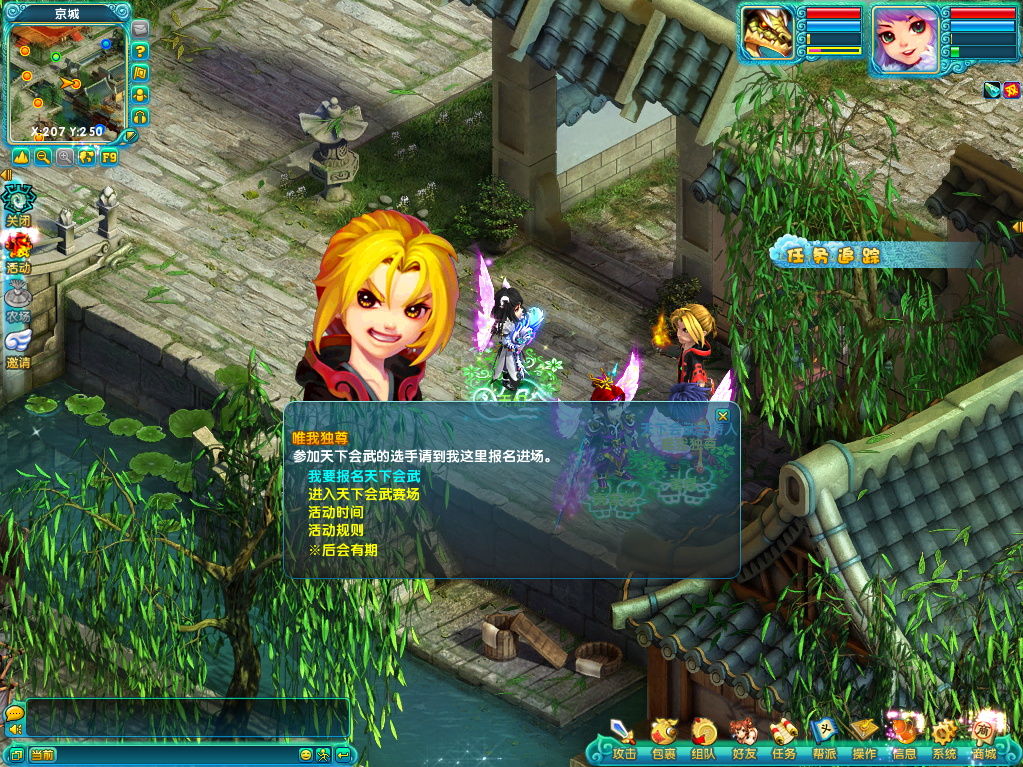1023x767 pixels.
Task: Click the 邀请 invite wing icon
Action: click(18, 345)
